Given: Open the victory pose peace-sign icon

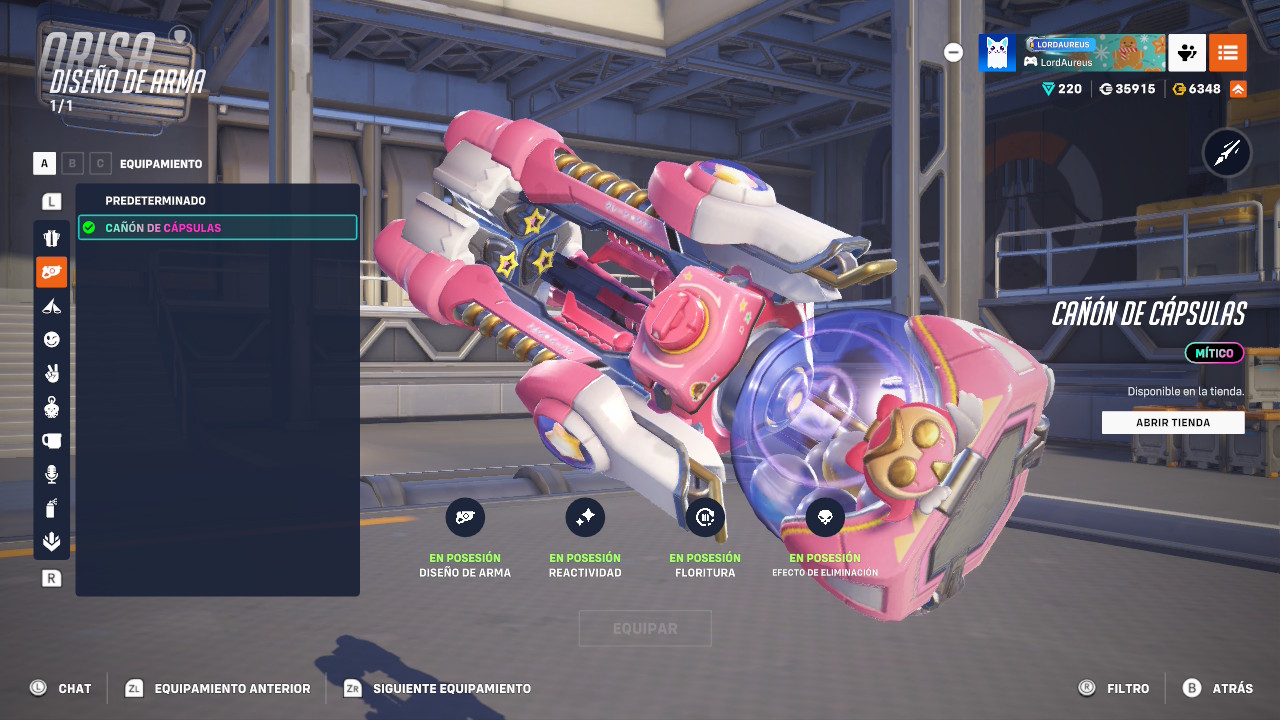Looking at the screenshot, I should (x=51, y=374).
